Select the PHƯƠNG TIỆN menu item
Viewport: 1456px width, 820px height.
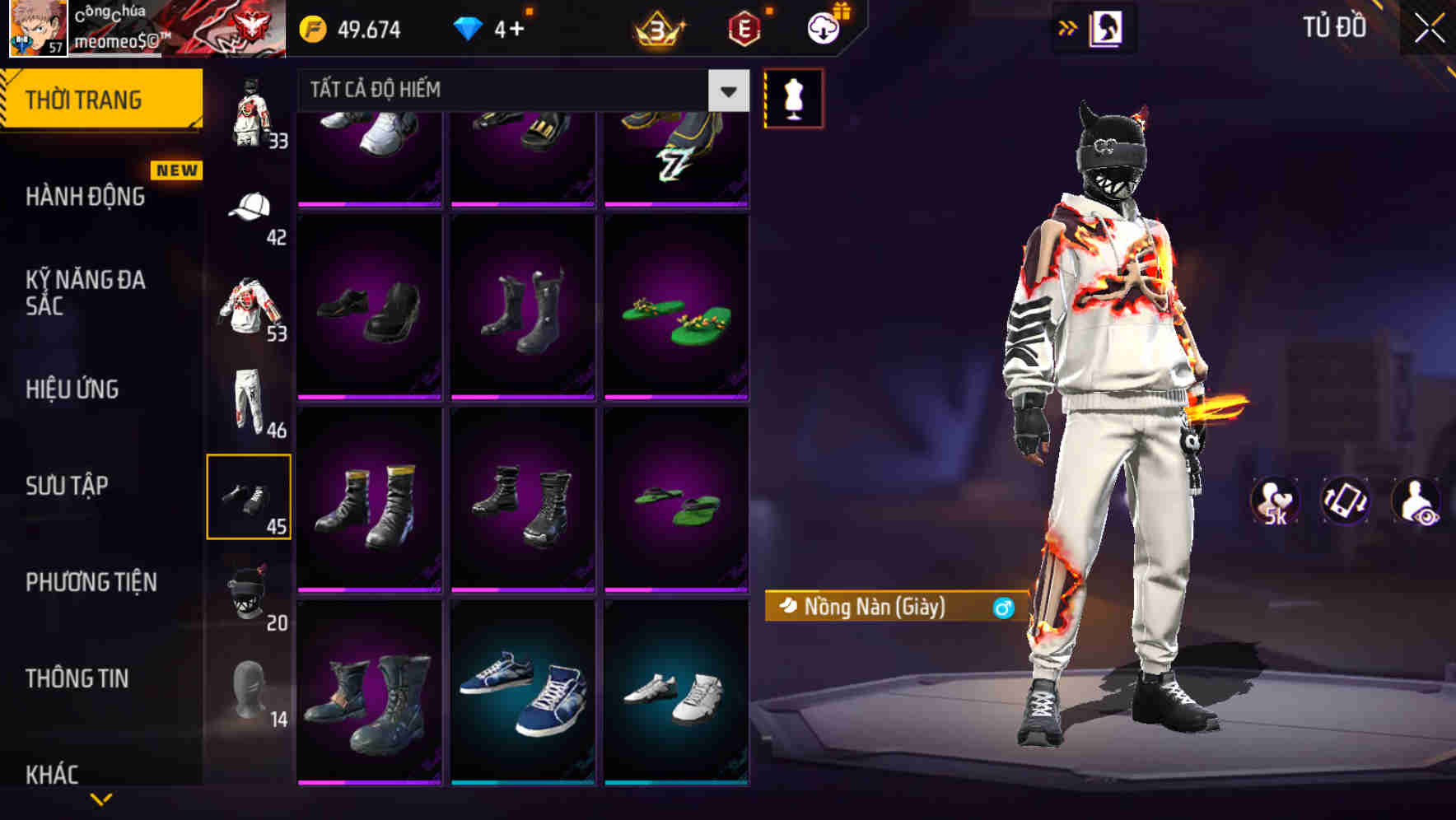pos(91,582)
